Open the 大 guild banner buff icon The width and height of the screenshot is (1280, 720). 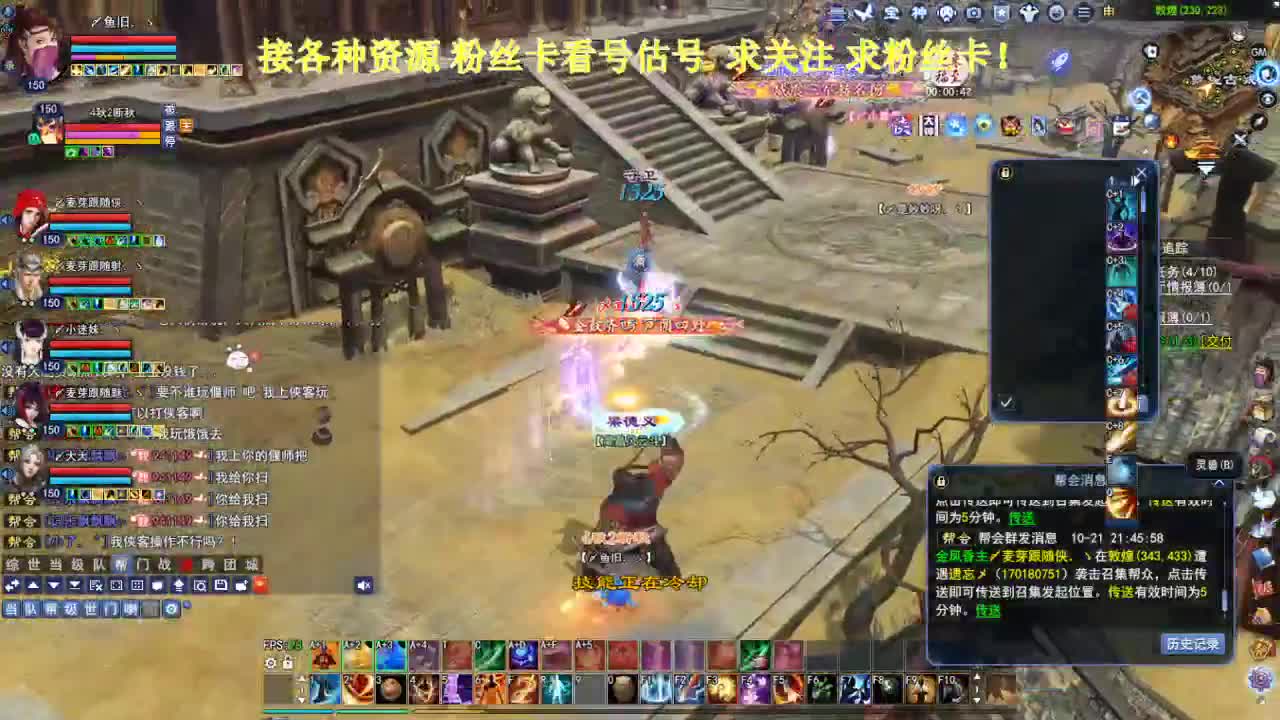pyautogui.click(x=928, y=124)
